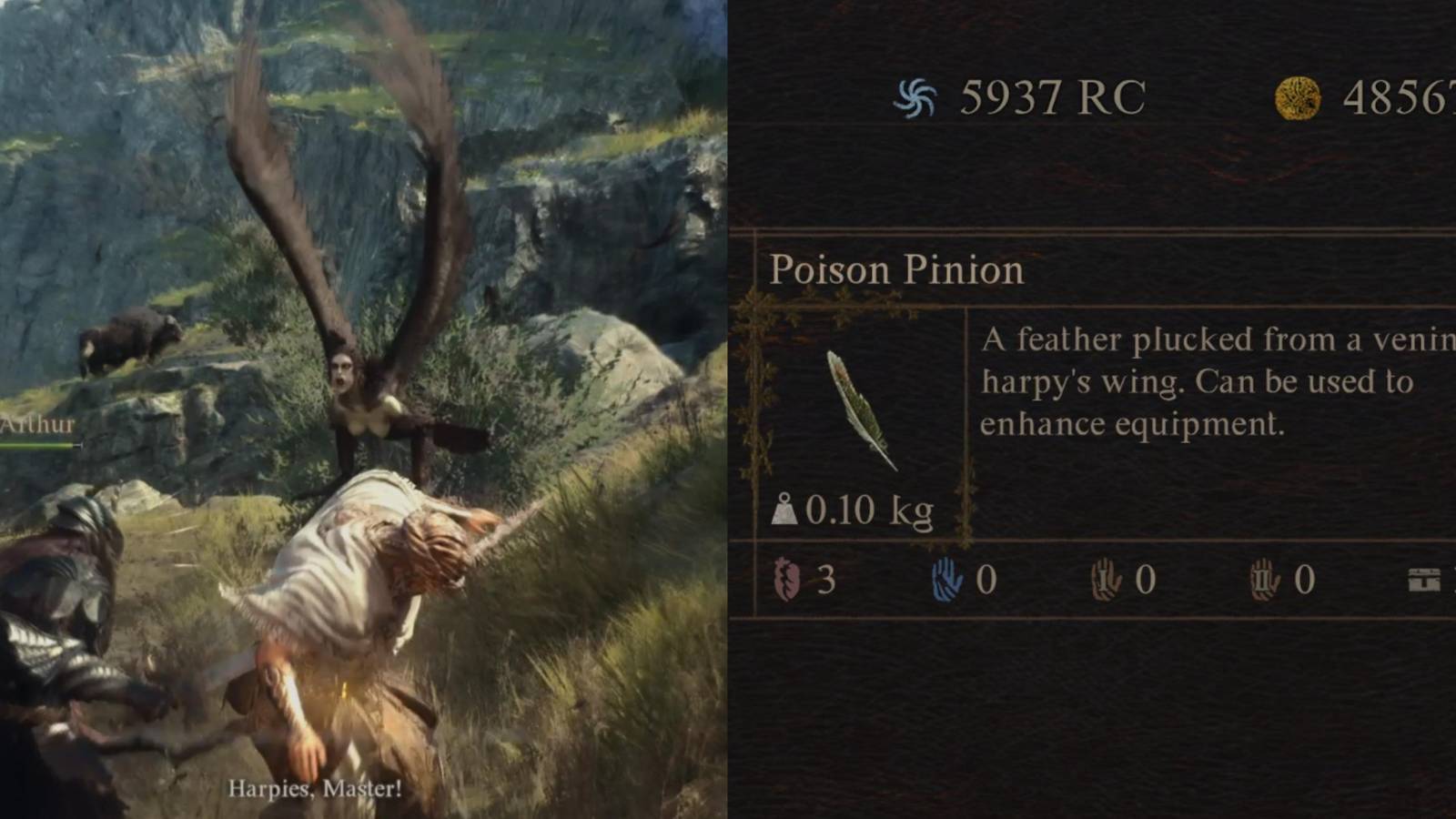Select the Arisen's pink item-count icon

[x=788, y=581]
